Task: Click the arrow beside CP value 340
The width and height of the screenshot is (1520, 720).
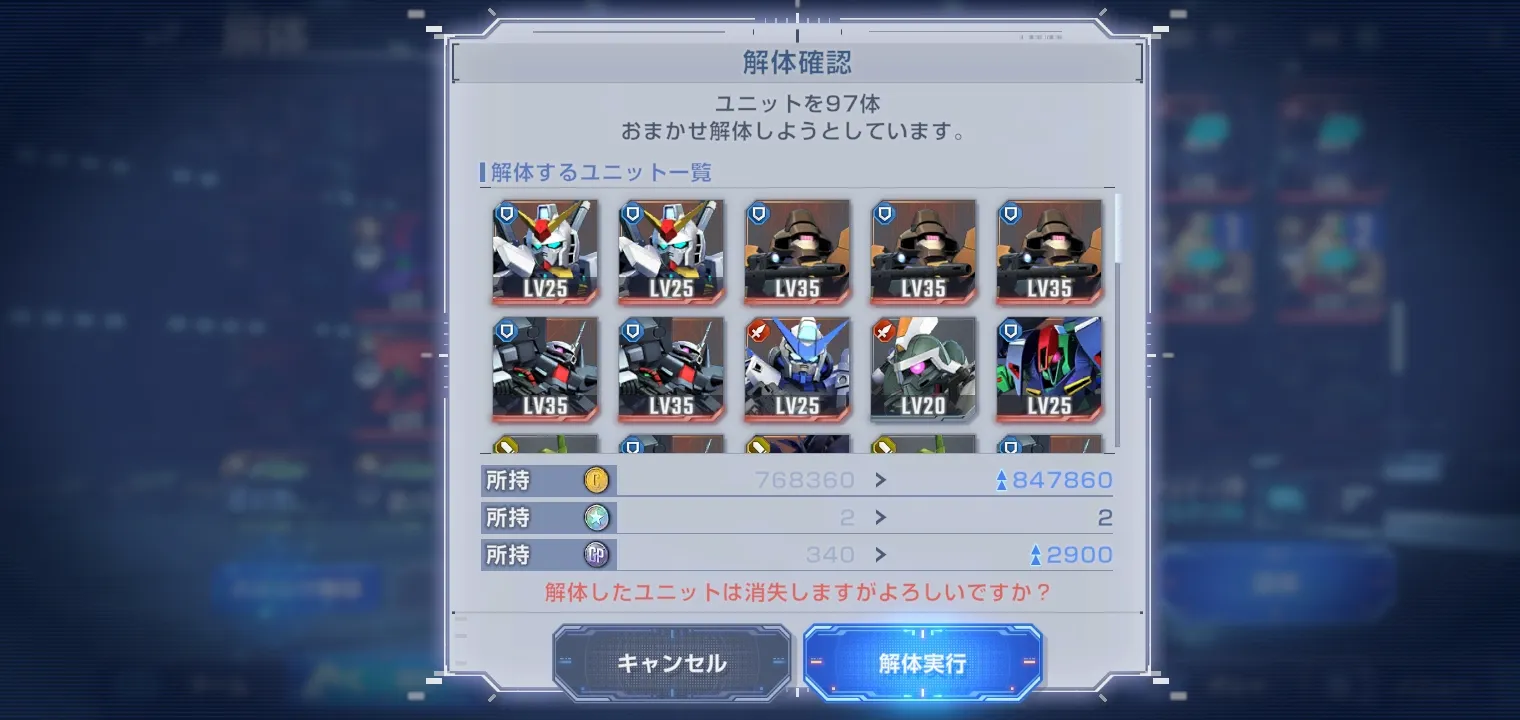Action: click(x=879, y=554)
